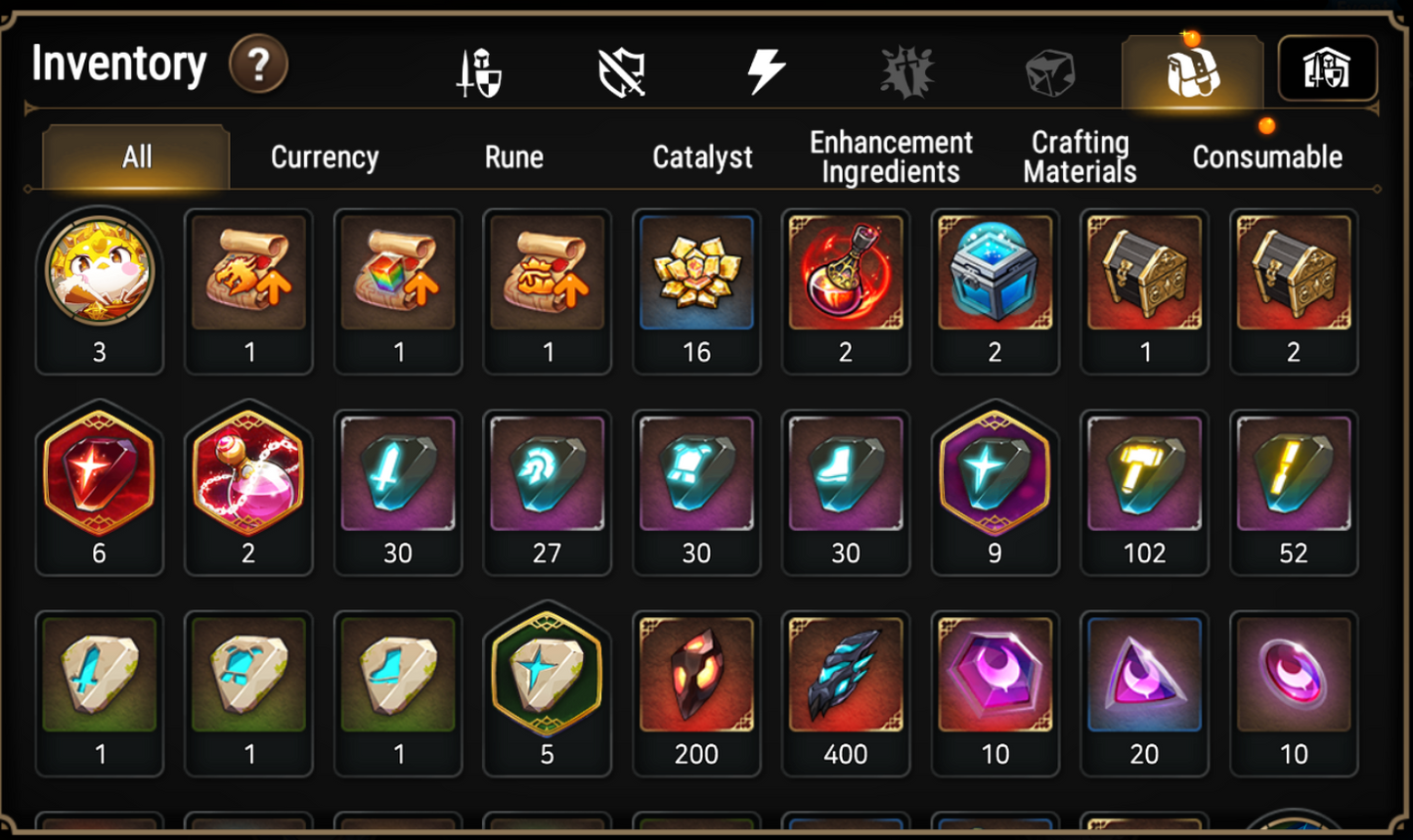Select the yellow chick avatar item
Screen dimensions: 1413x840
pos(100,273)
